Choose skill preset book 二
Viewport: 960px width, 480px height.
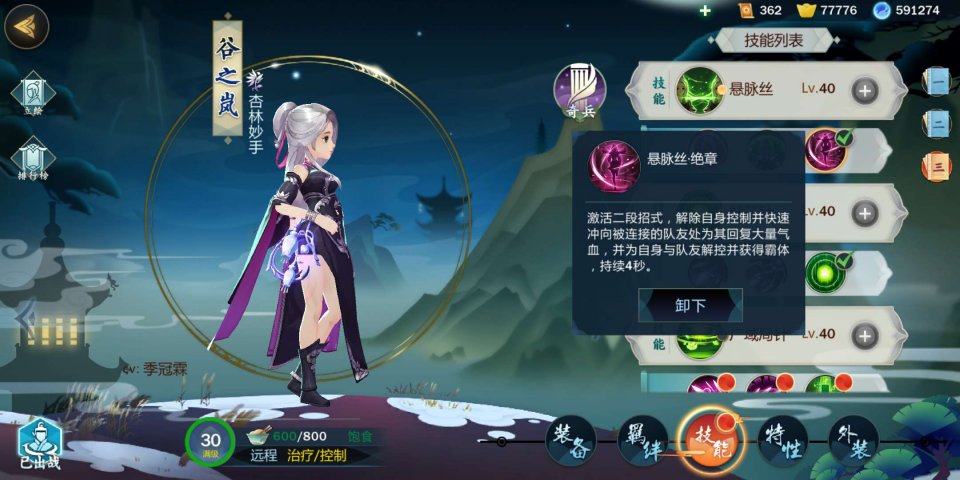[x=937, y=122]
